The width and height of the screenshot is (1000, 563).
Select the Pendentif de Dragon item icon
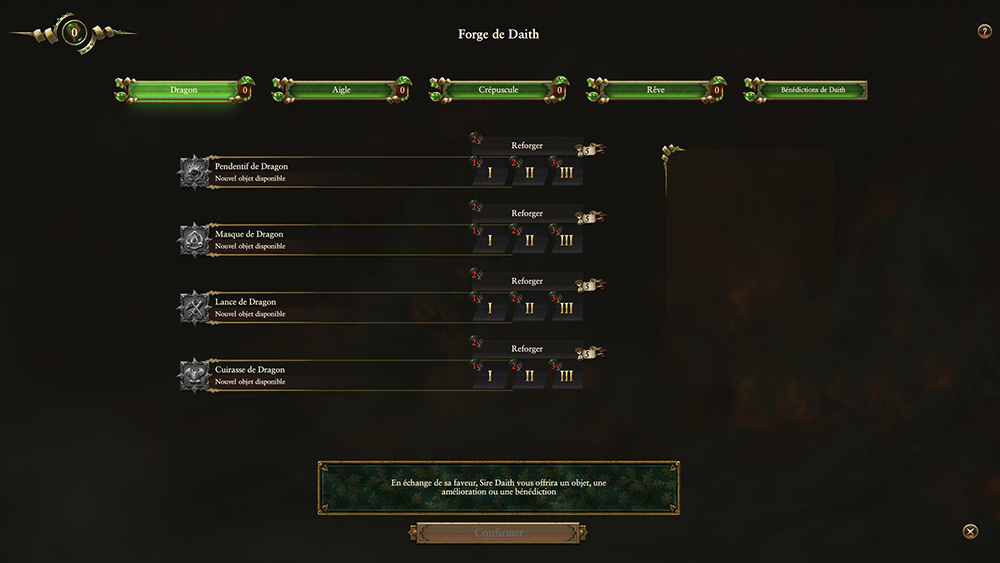coord(194,172)
